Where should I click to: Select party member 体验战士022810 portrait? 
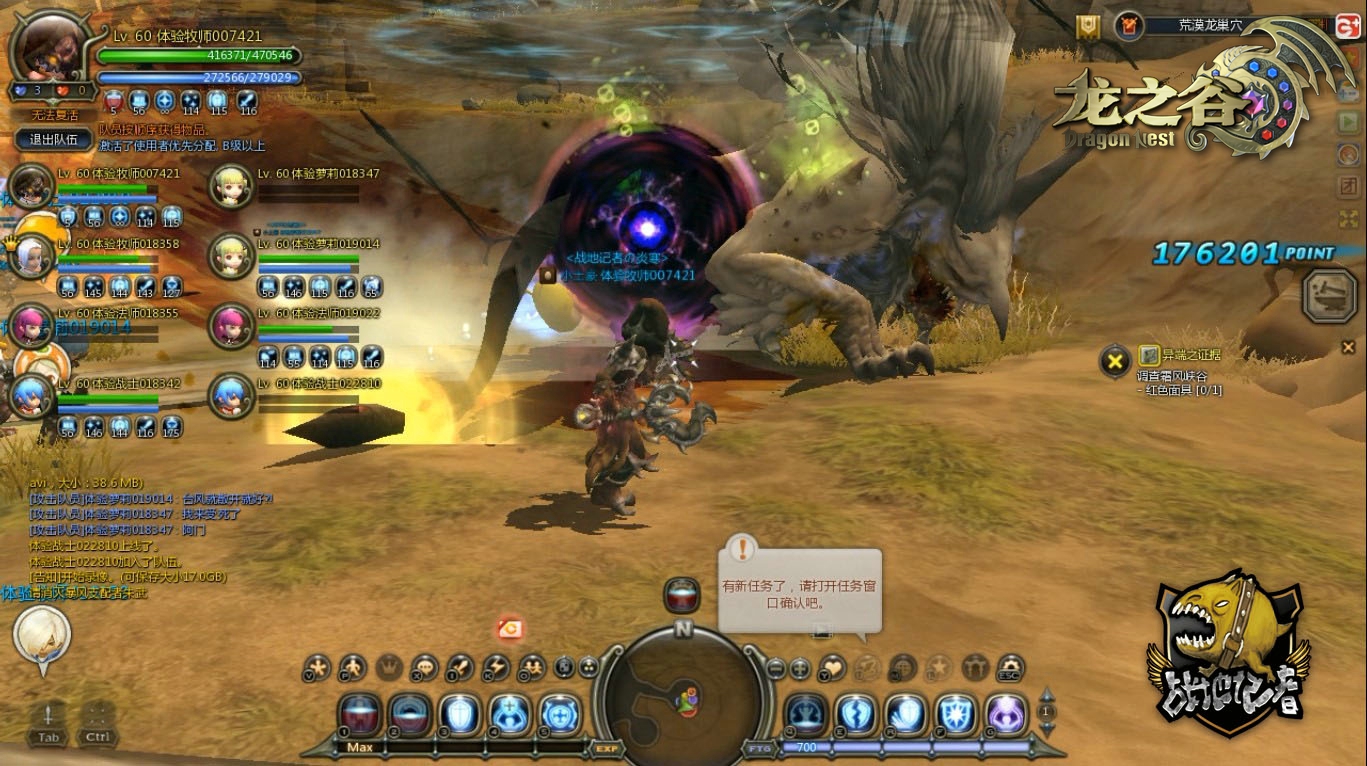pyautogui.click(x=232, y=396)
